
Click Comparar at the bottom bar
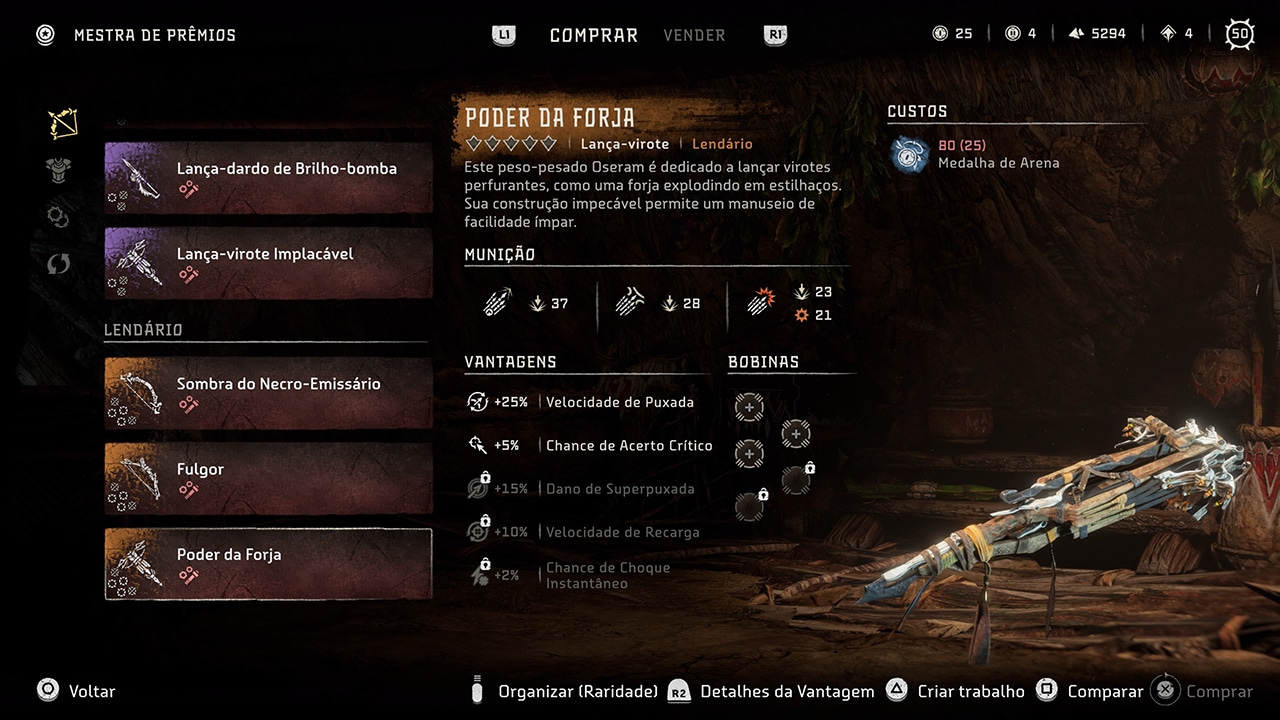1104,691
